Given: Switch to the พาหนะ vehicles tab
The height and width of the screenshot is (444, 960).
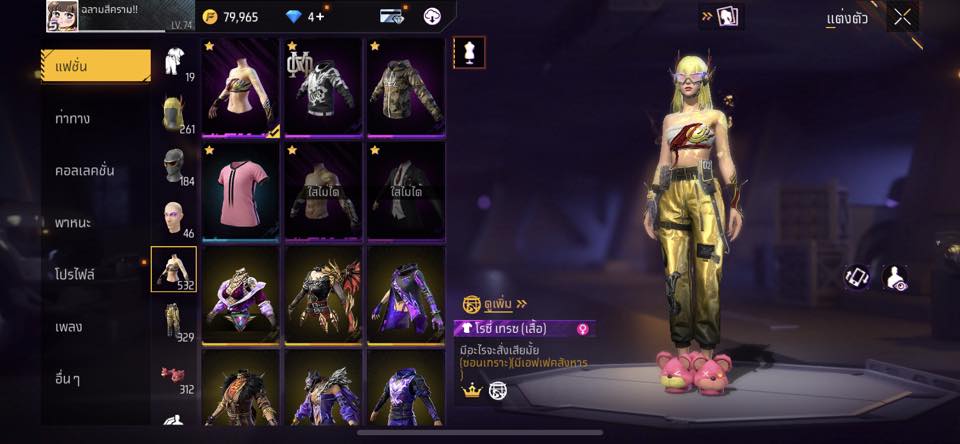Looking at the screenshot, I should (74, 222).
